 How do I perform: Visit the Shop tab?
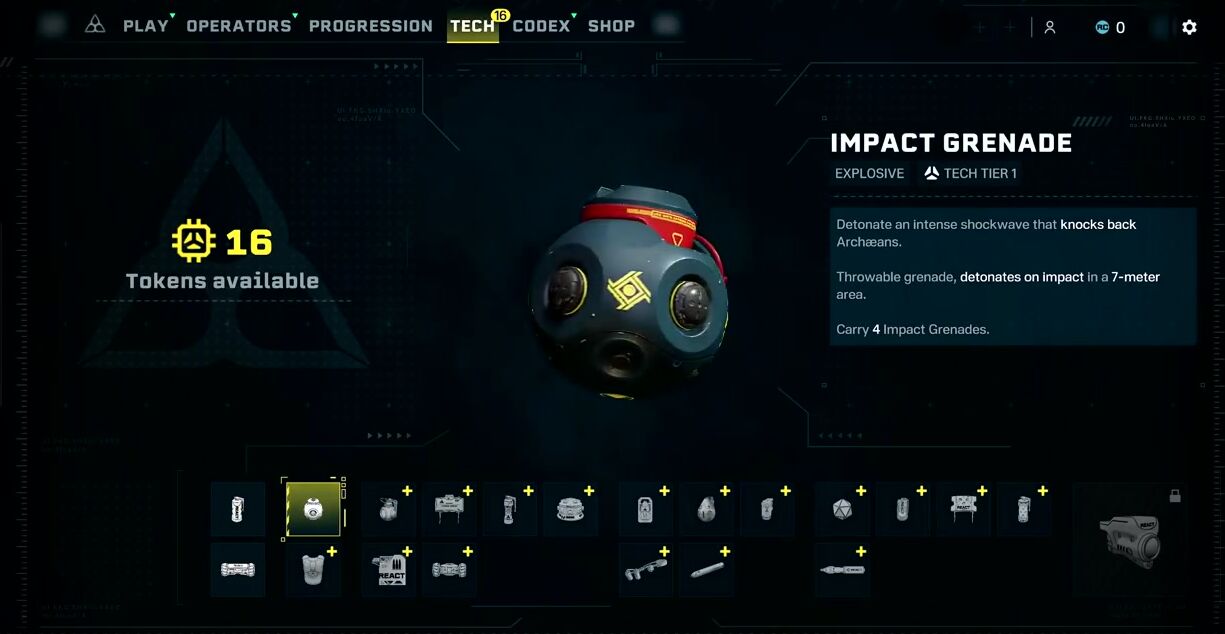611,26
